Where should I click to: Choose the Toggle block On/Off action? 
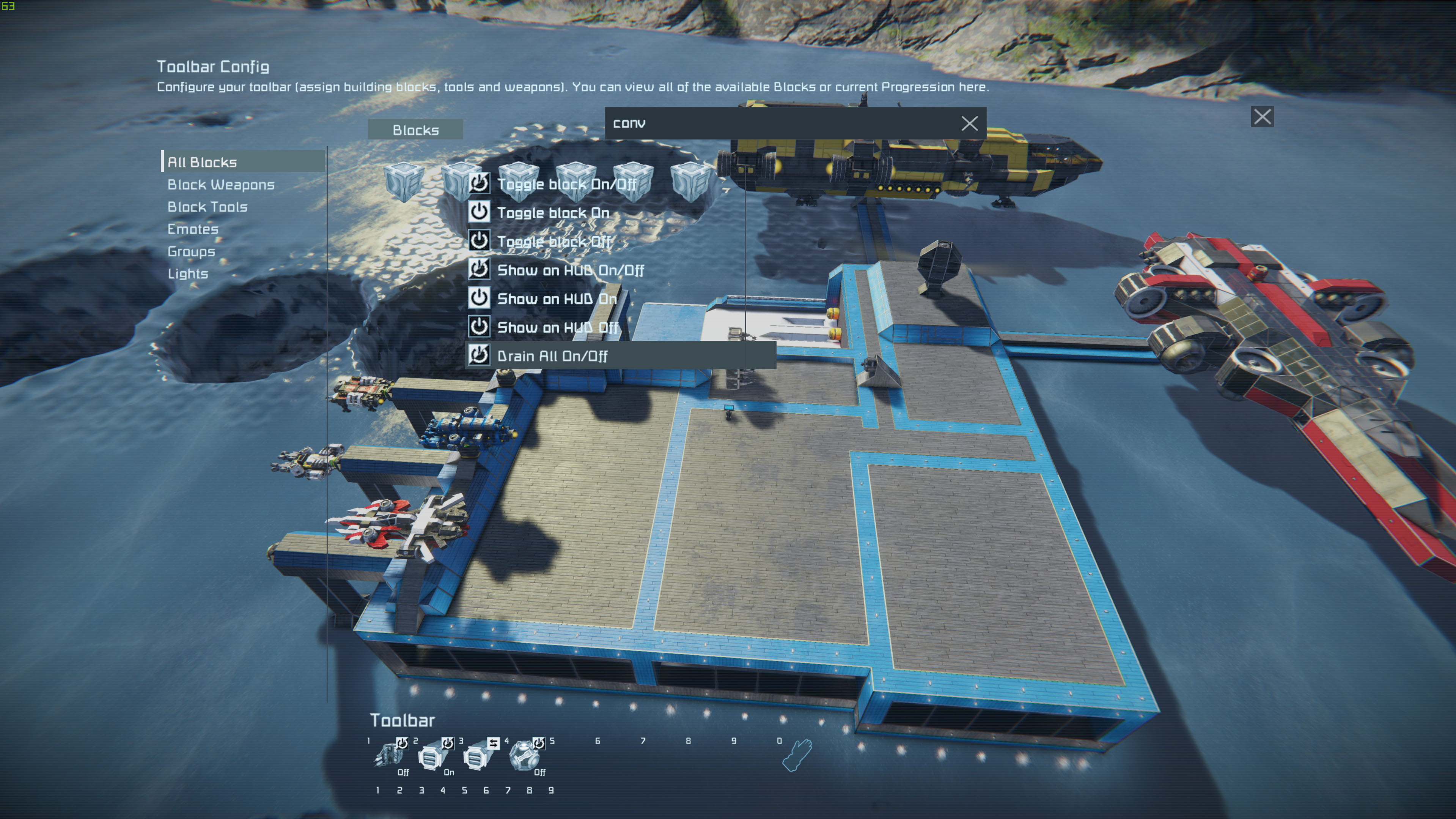click(566, 184)
